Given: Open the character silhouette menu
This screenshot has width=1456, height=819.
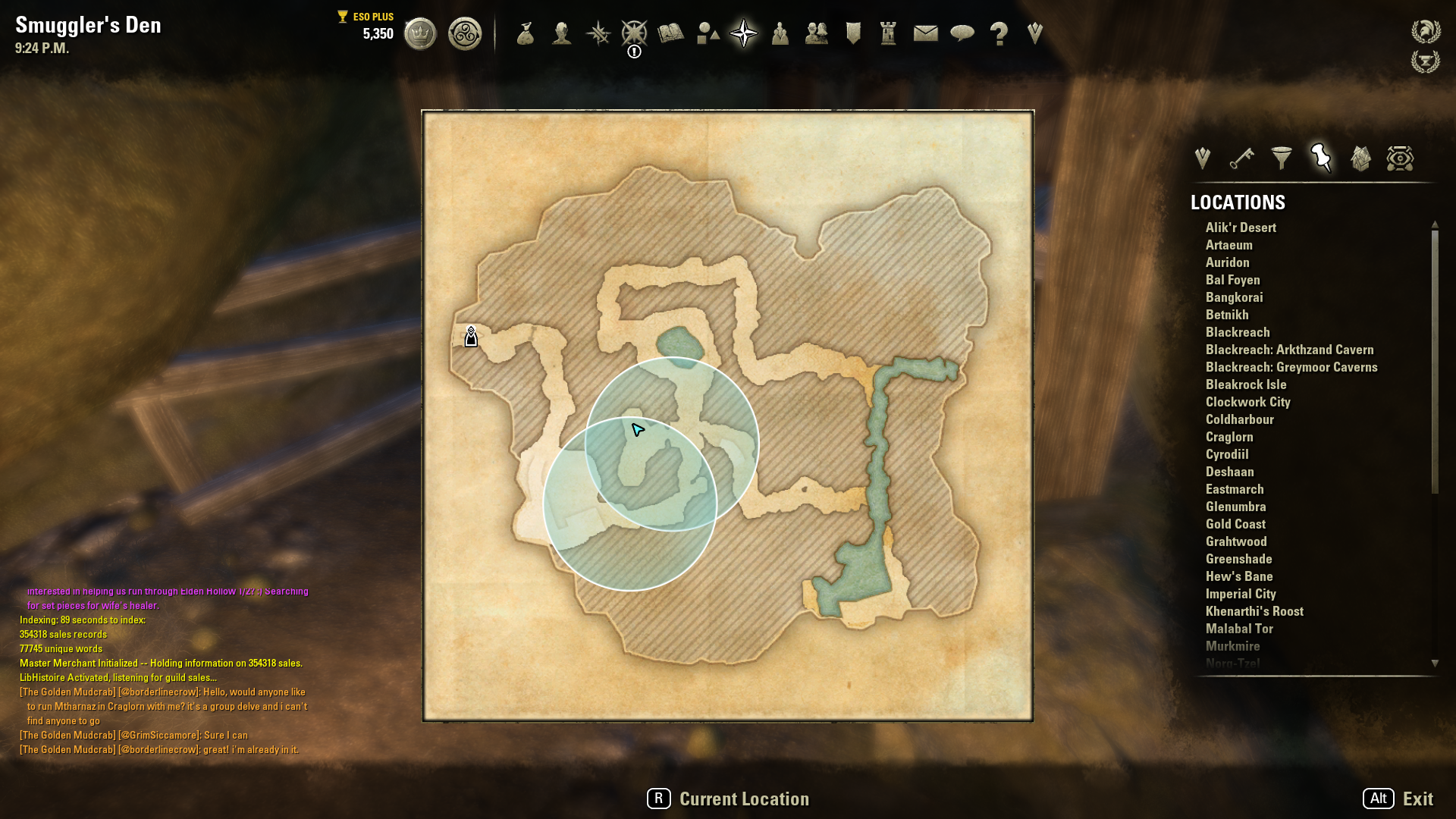Looking at the screenshot, I should [x=562, y=34].
